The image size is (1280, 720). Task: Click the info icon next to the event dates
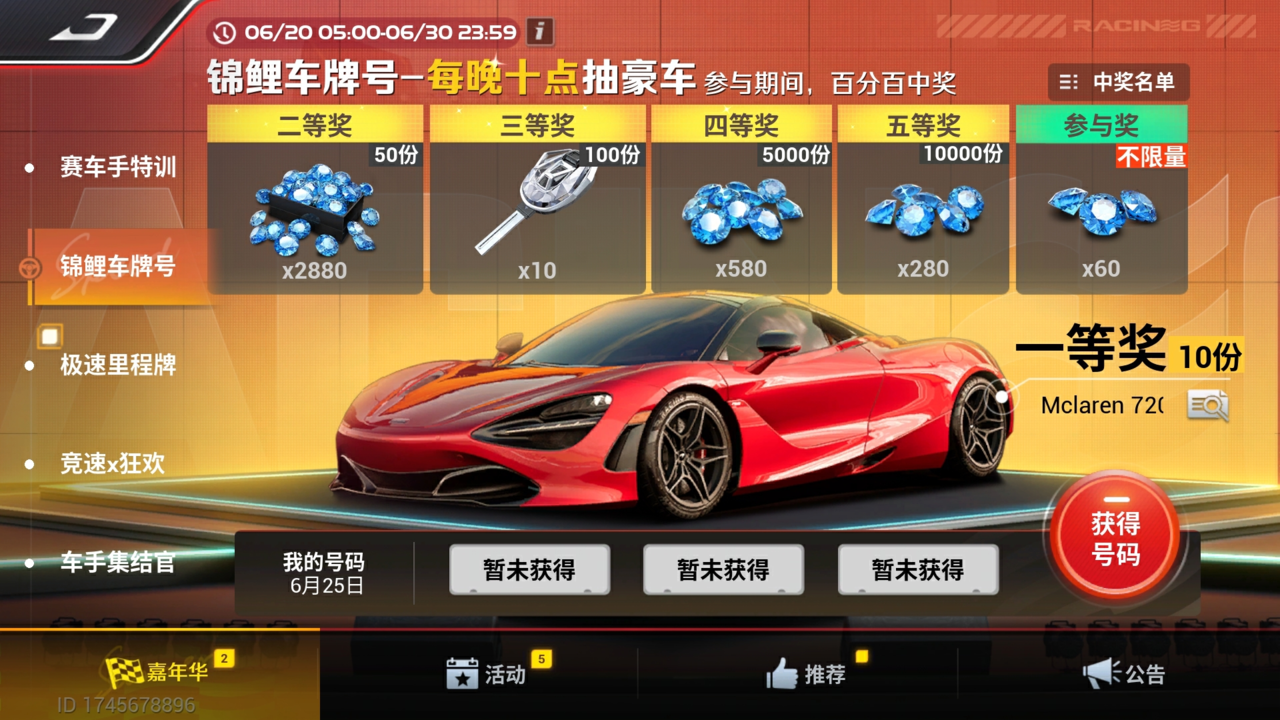tap(538, 32)
